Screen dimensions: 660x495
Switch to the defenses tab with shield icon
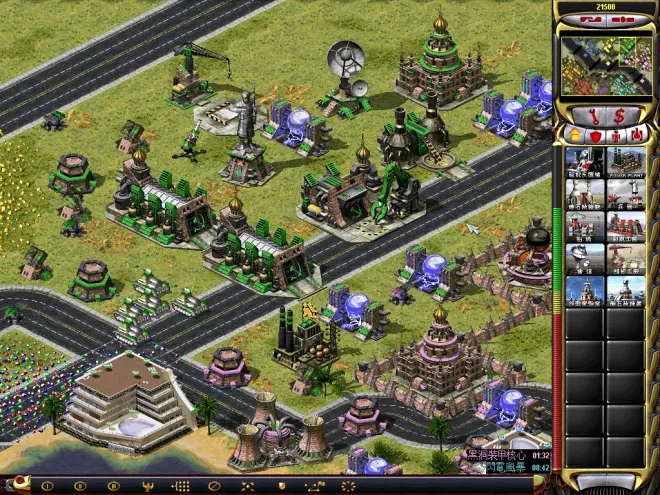pos(596,136)
